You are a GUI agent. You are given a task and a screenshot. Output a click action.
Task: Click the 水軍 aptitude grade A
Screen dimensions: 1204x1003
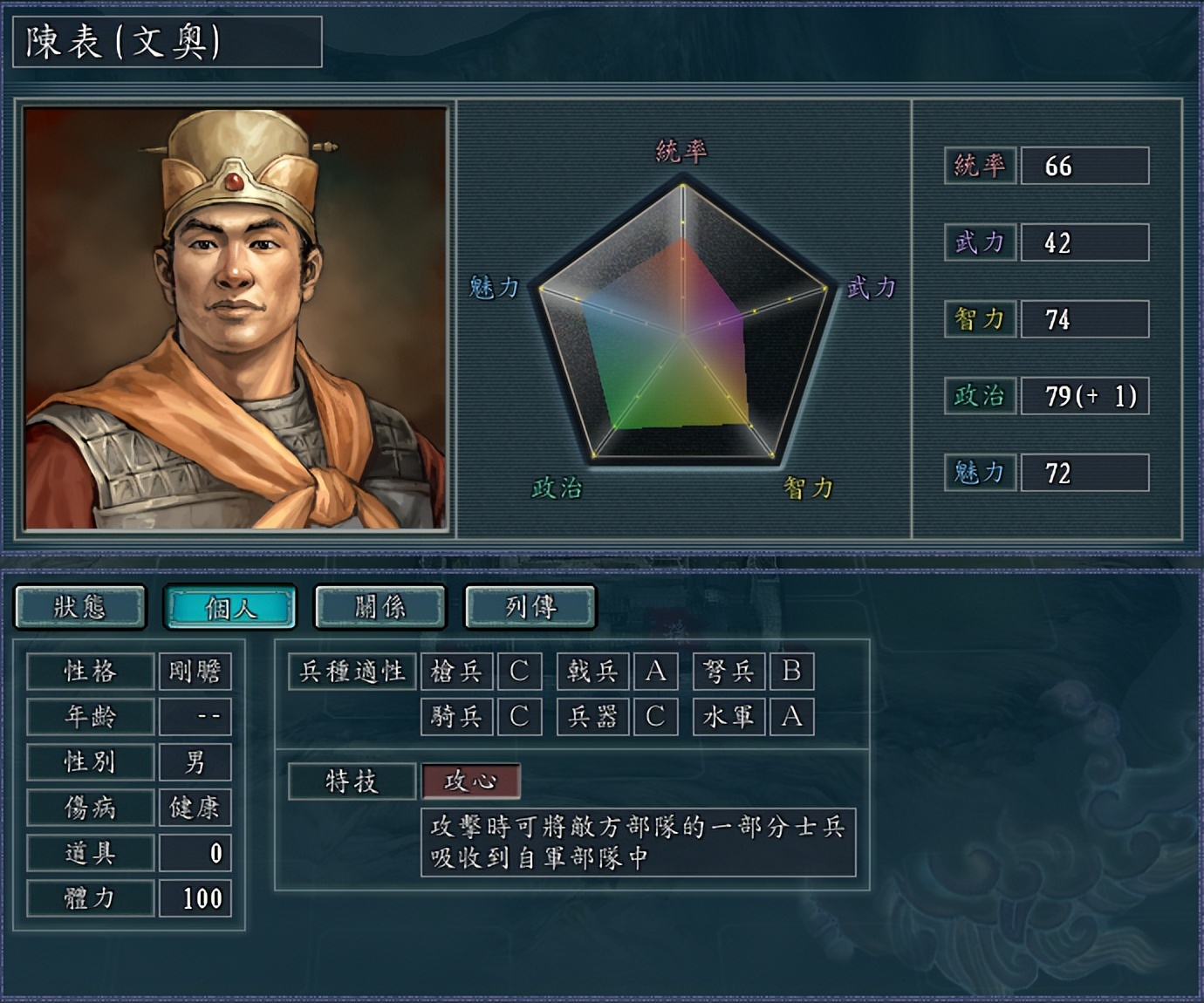792,717
